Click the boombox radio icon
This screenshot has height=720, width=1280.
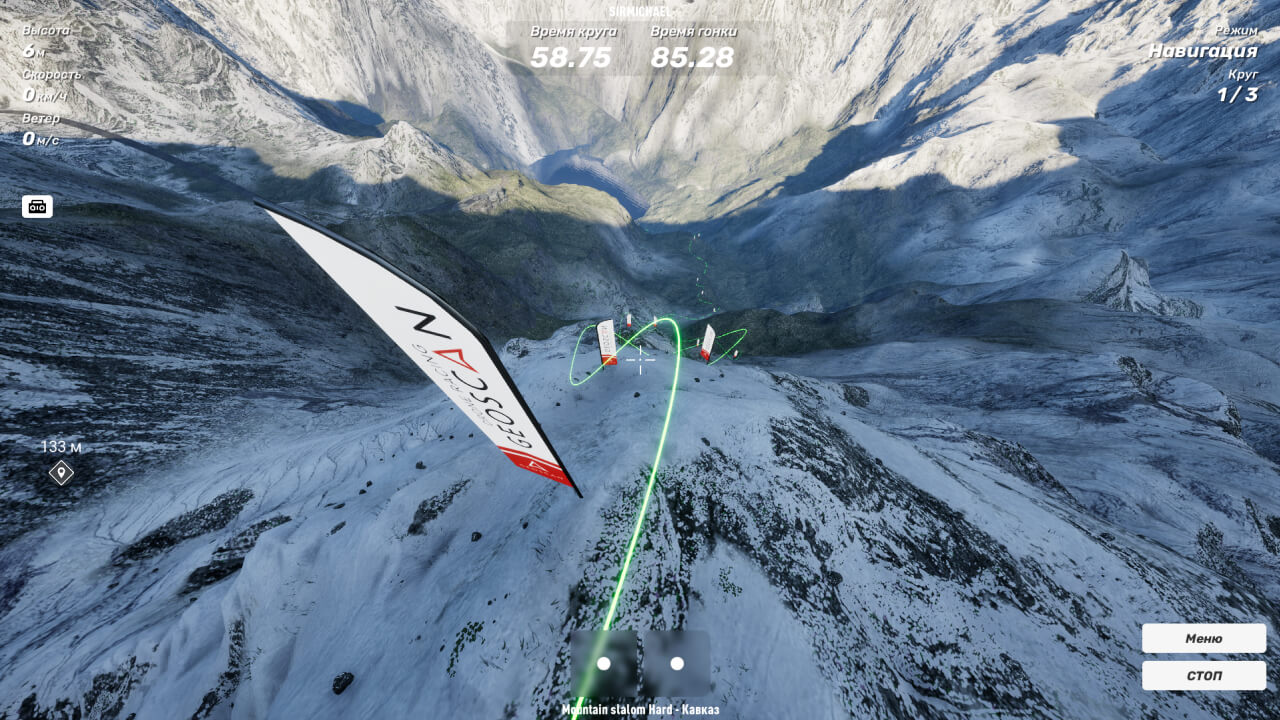(x=37, y=207)
